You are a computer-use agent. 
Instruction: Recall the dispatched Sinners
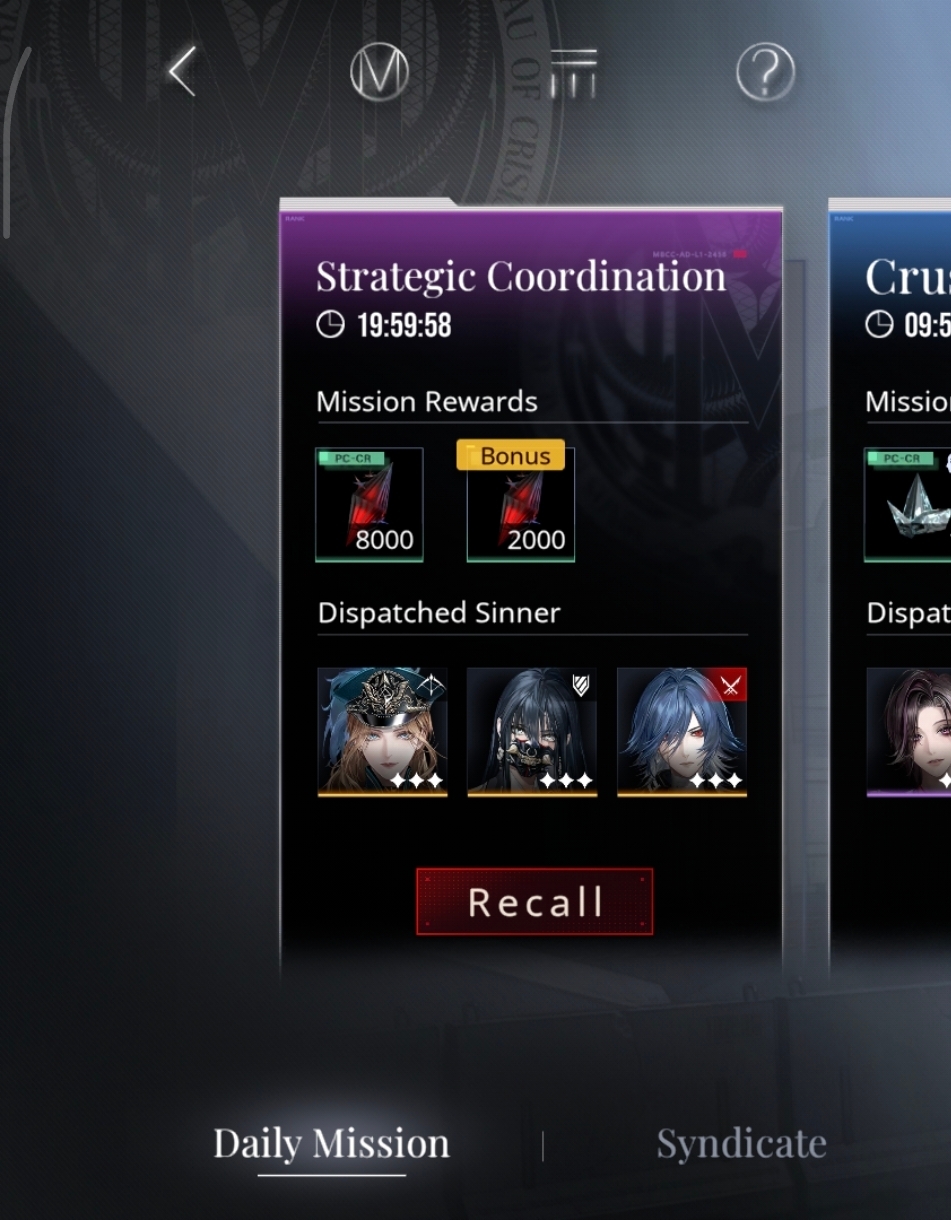[x=534, y=902]
